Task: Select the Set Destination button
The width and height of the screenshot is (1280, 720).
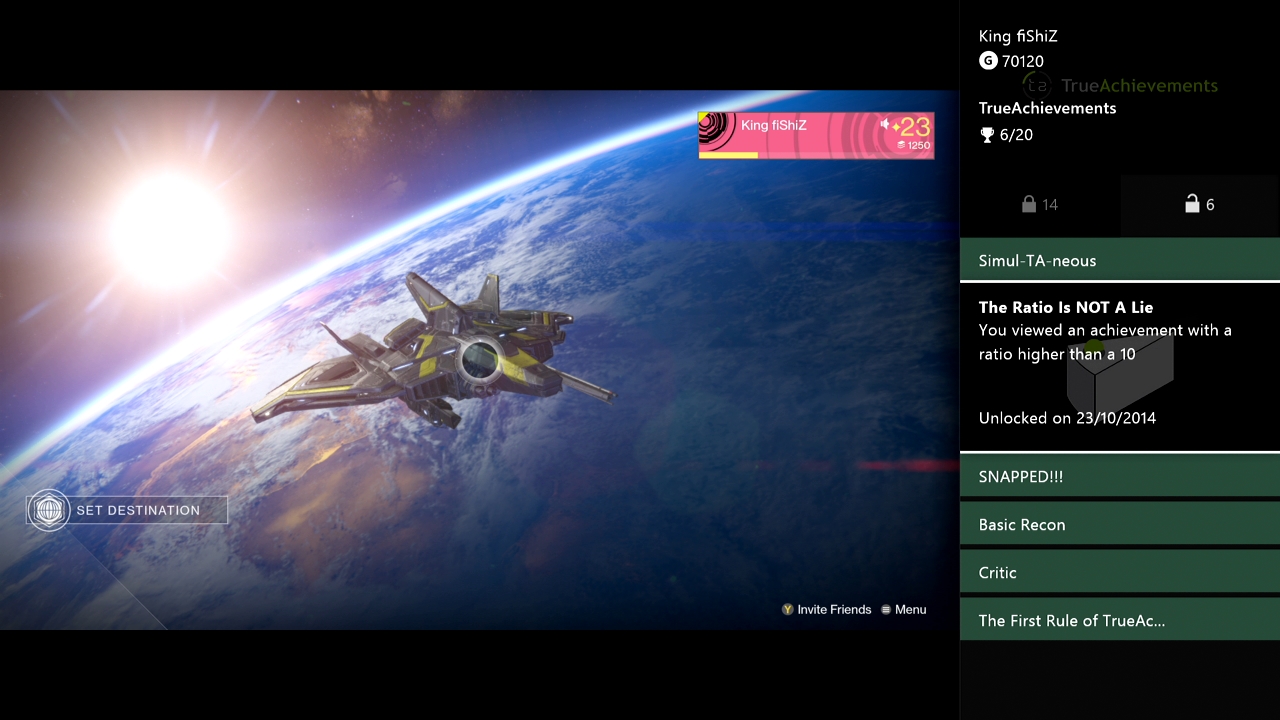Action: (x=127, y=510)
